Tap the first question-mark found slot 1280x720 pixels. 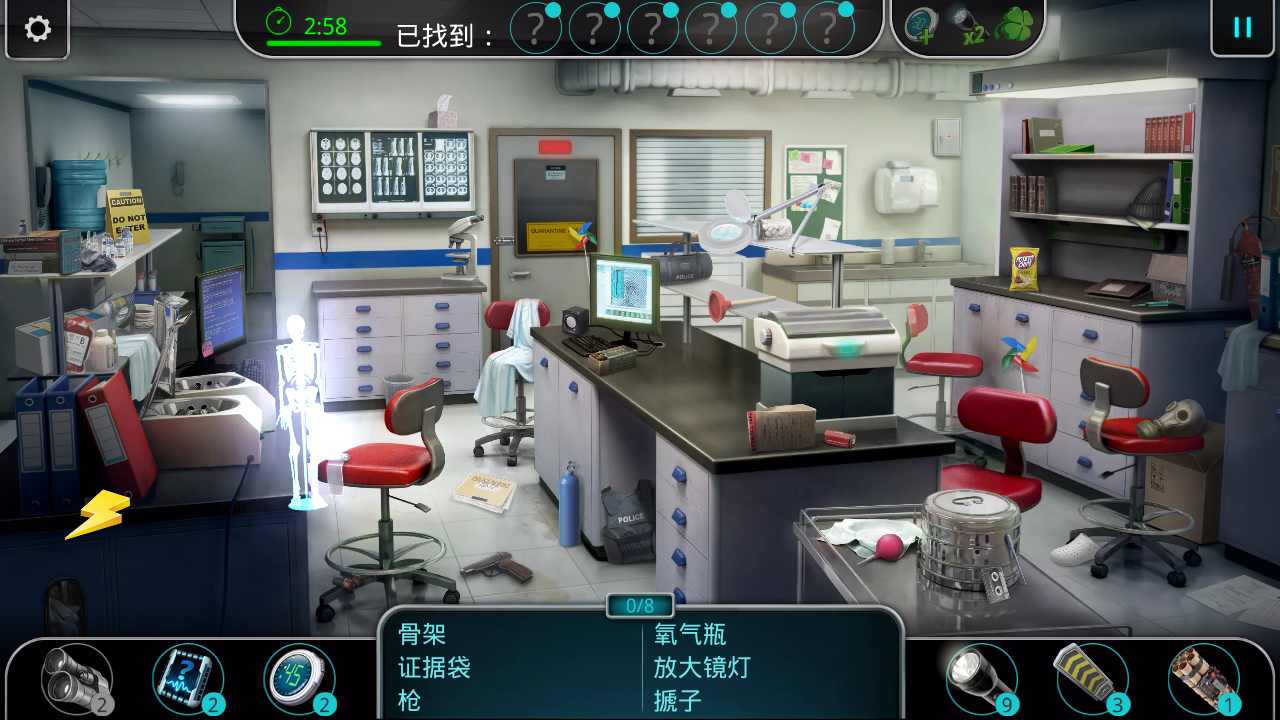pyautogui.click(x=537, y=28)
